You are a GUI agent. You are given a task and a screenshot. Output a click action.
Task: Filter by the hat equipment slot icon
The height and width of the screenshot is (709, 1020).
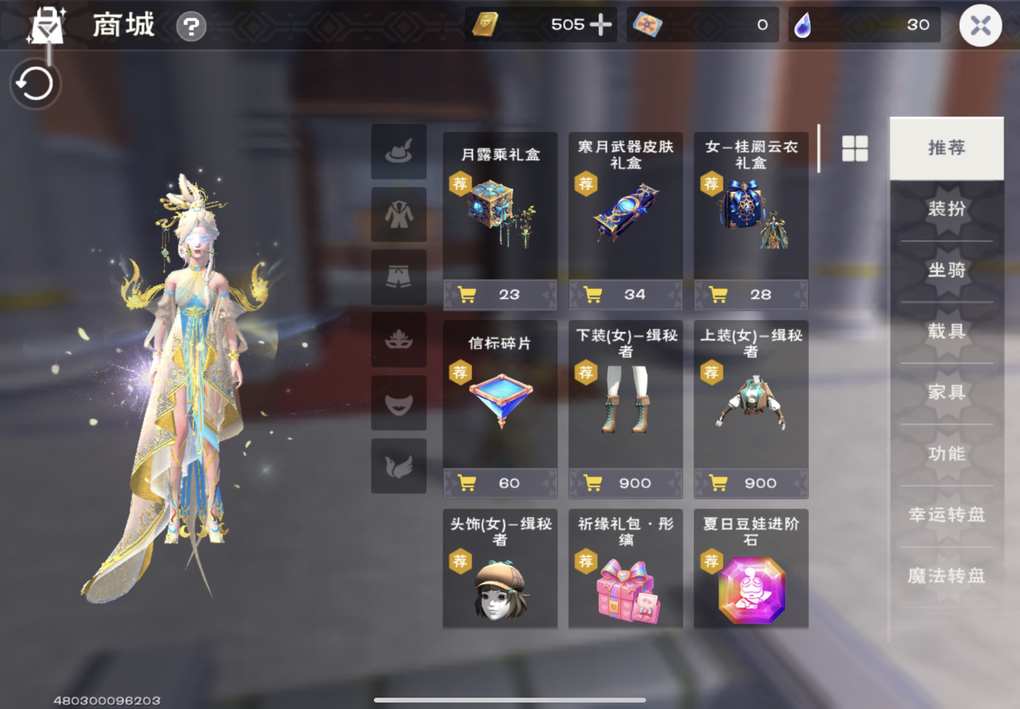[399, 152]
